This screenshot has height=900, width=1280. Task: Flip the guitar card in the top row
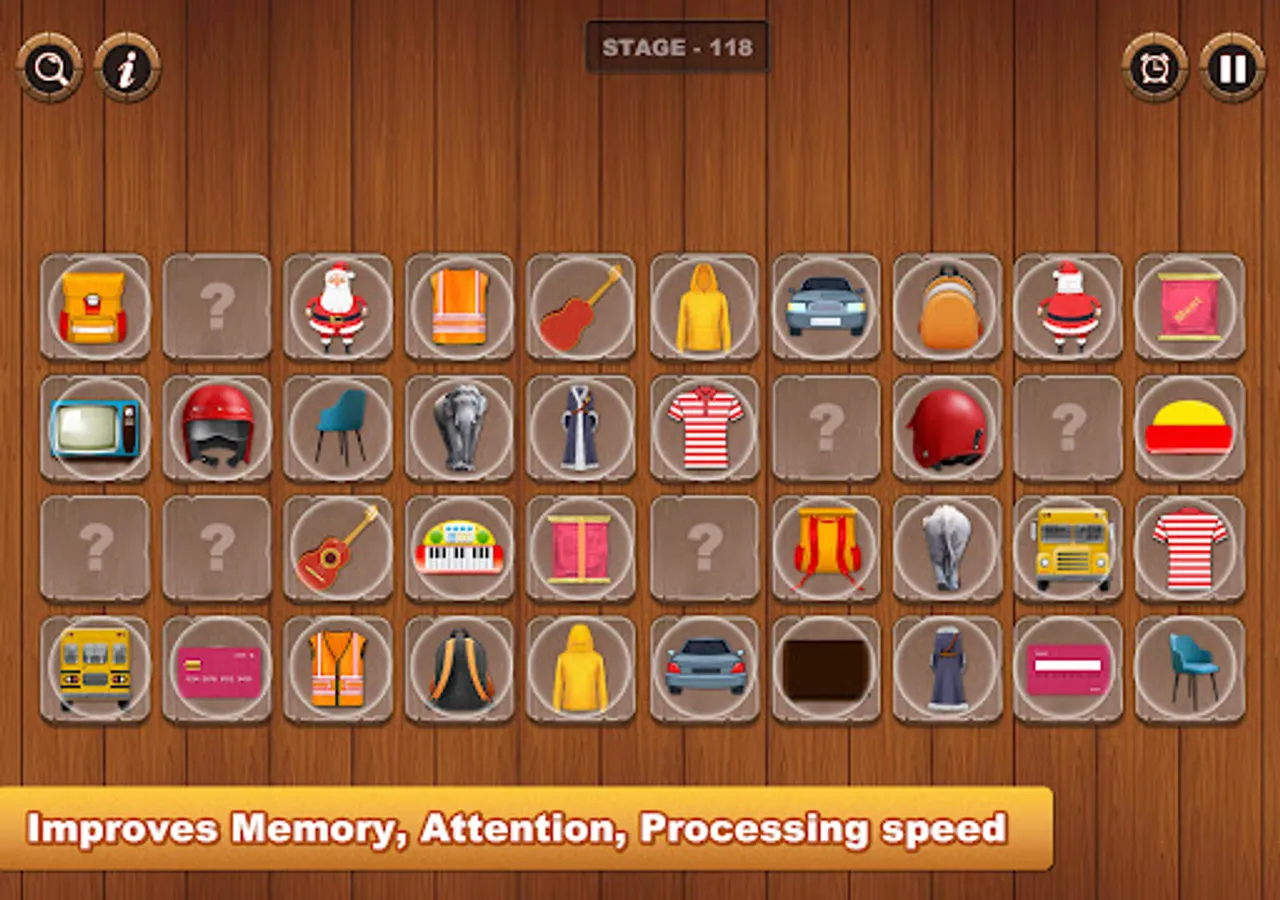(582, 306)
